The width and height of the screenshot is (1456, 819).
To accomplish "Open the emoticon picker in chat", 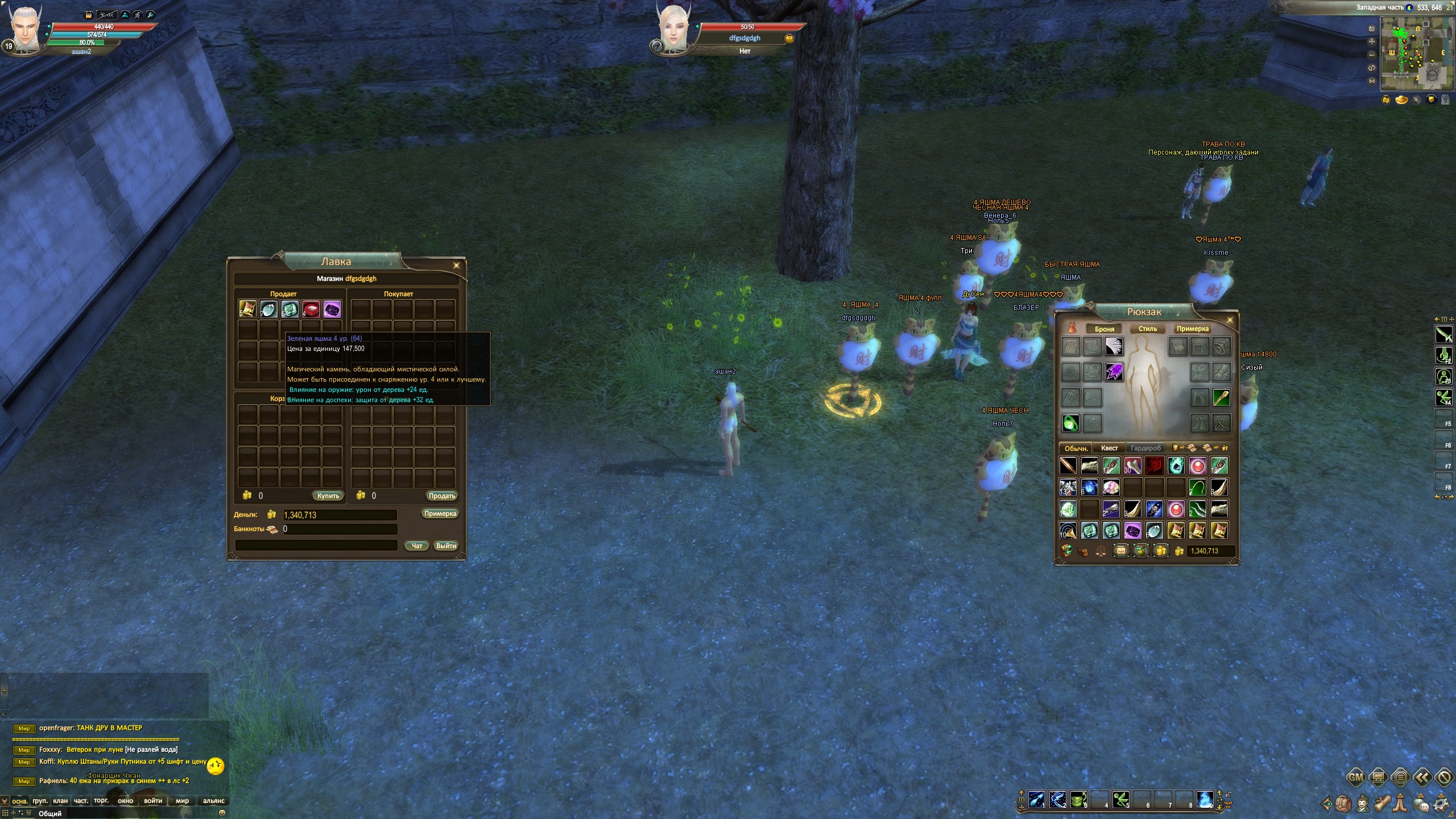I will [222, 813].
